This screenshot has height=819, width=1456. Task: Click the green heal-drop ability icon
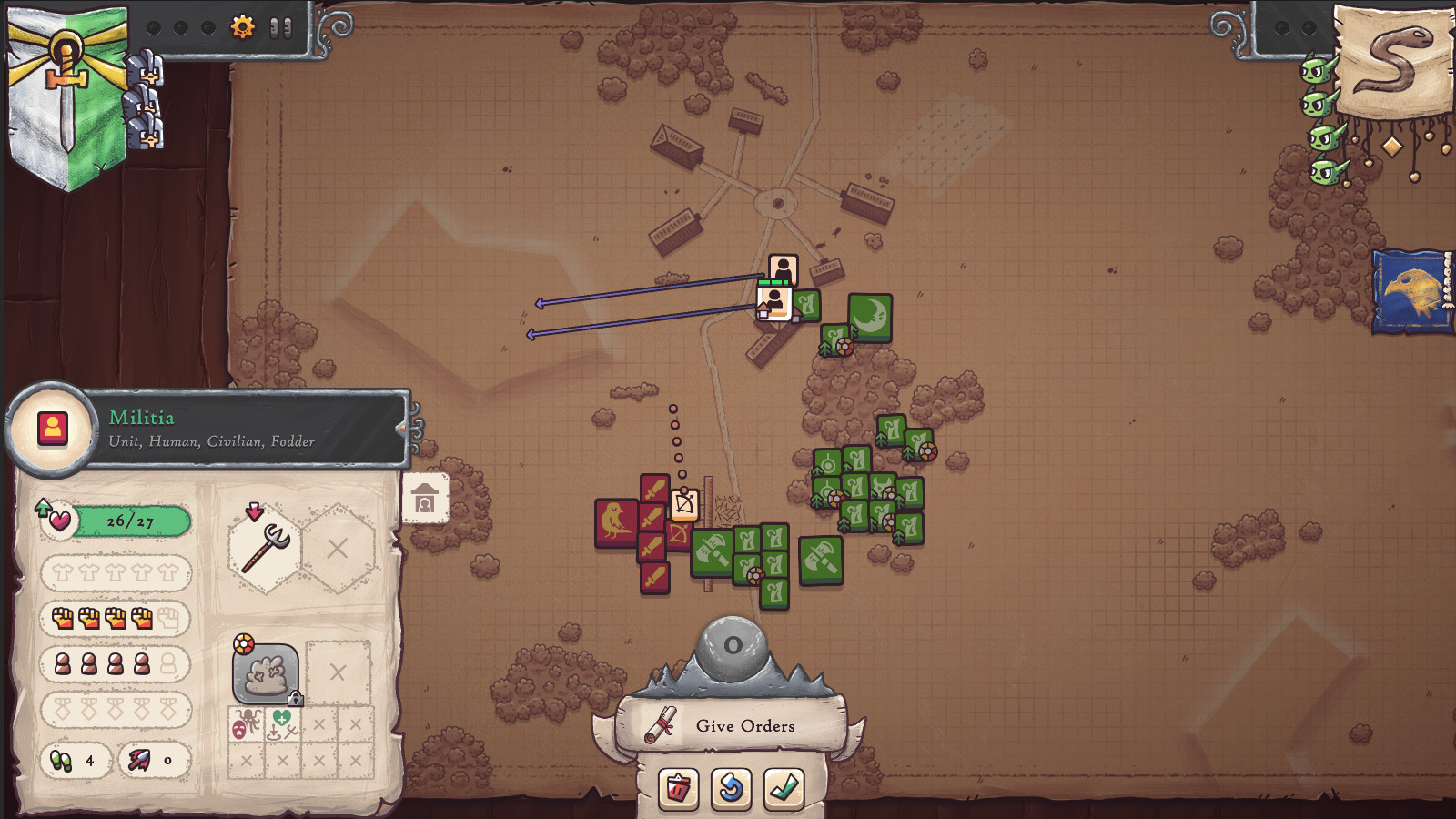coord(283,718)
